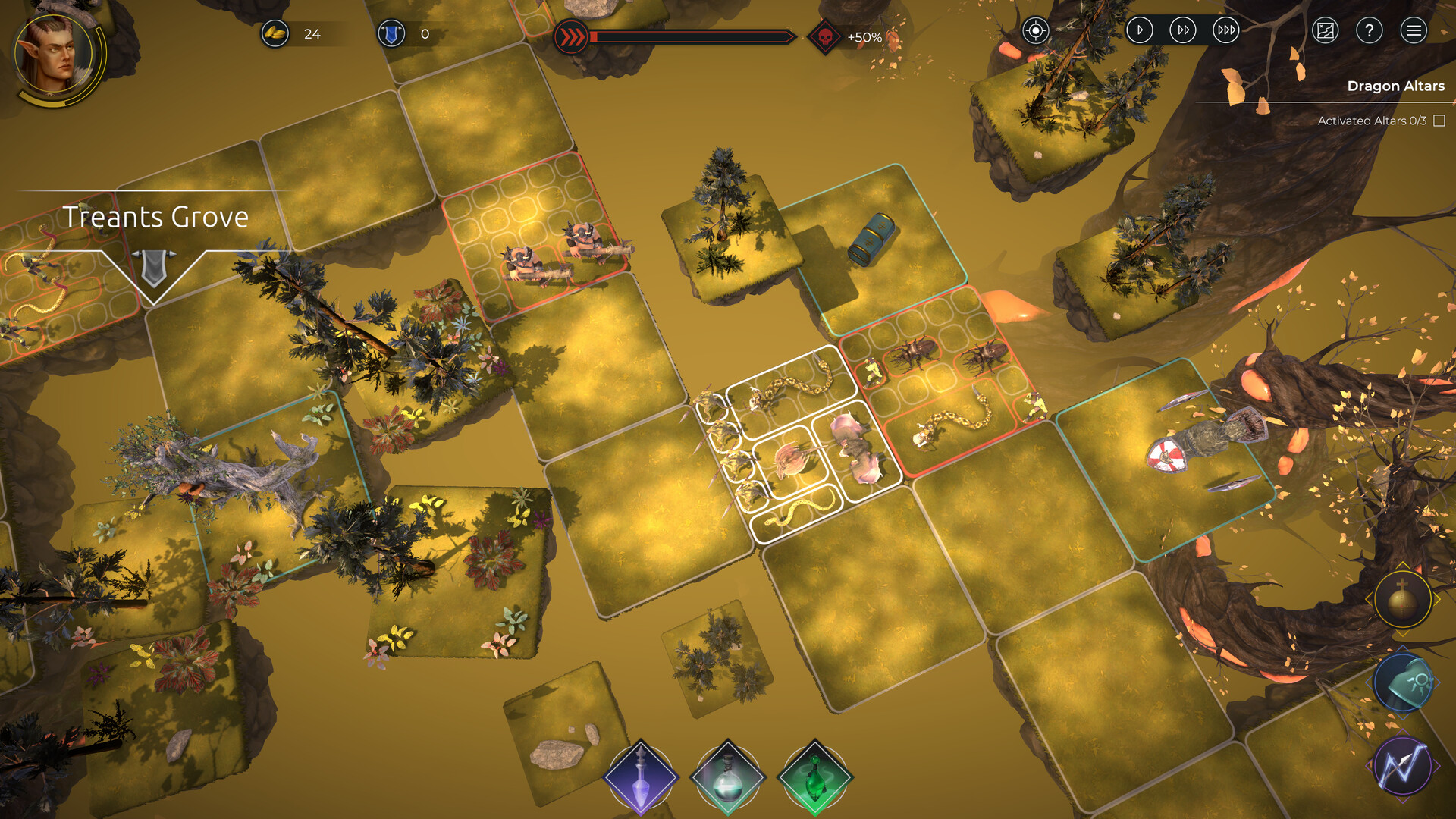Open the speed control with triple chevrons

point(1224,31)
